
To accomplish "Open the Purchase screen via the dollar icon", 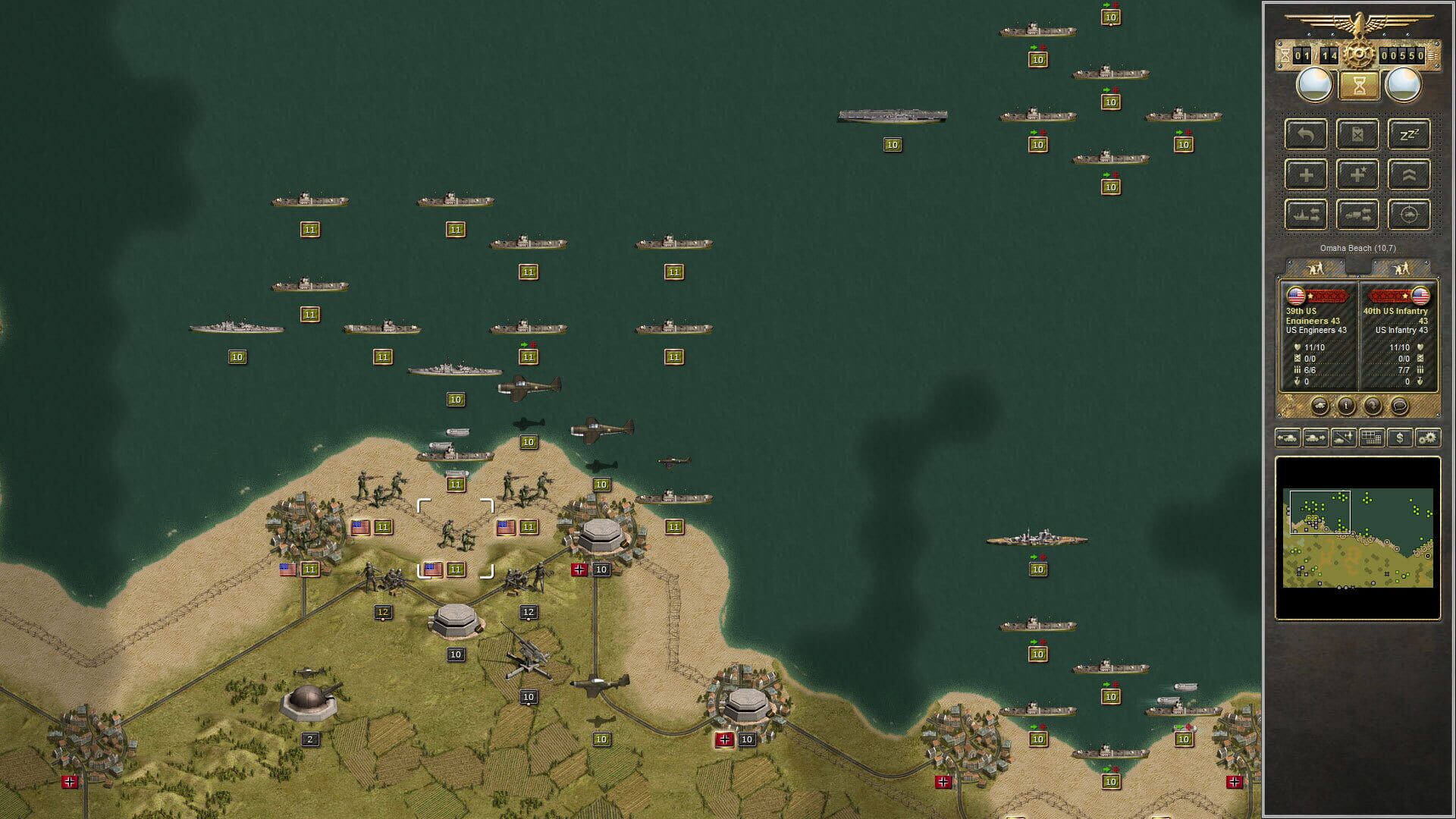I will click(x=1398, y=438).
